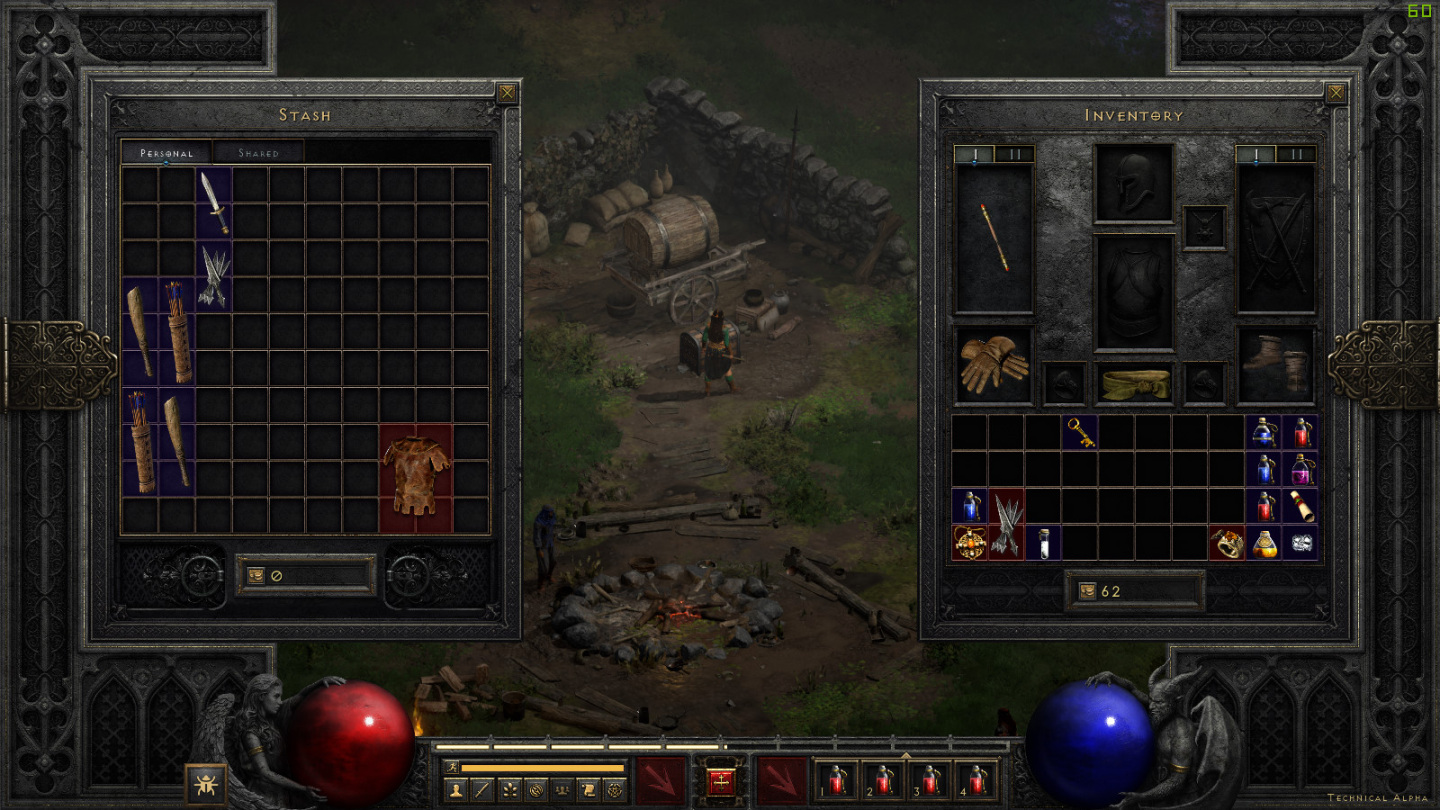This screenshot has width=1440, height=810.
Task: Click the stash gold withdraw button
Action: 256,576
